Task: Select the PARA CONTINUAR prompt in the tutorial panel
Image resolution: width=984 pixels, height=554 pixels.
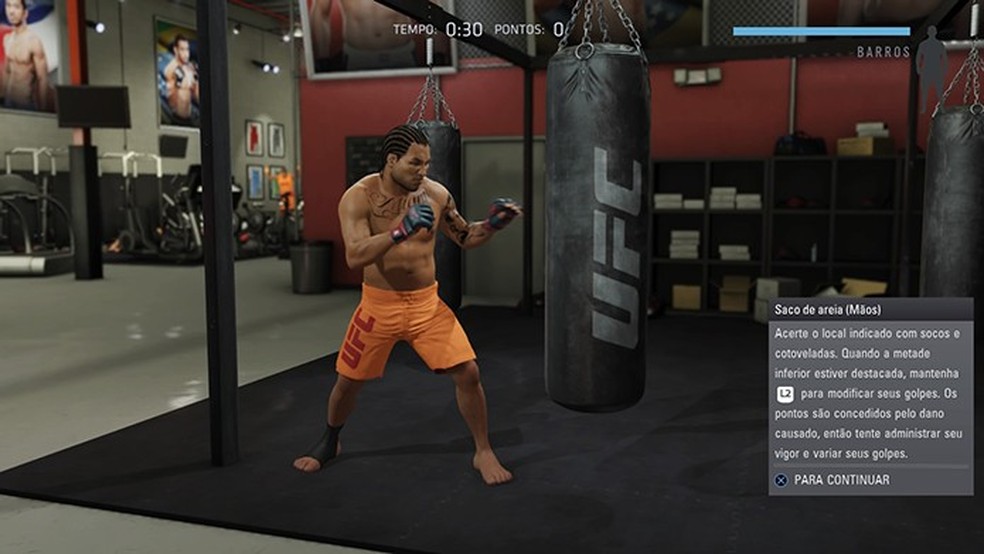Action: (x=831, y=480)
